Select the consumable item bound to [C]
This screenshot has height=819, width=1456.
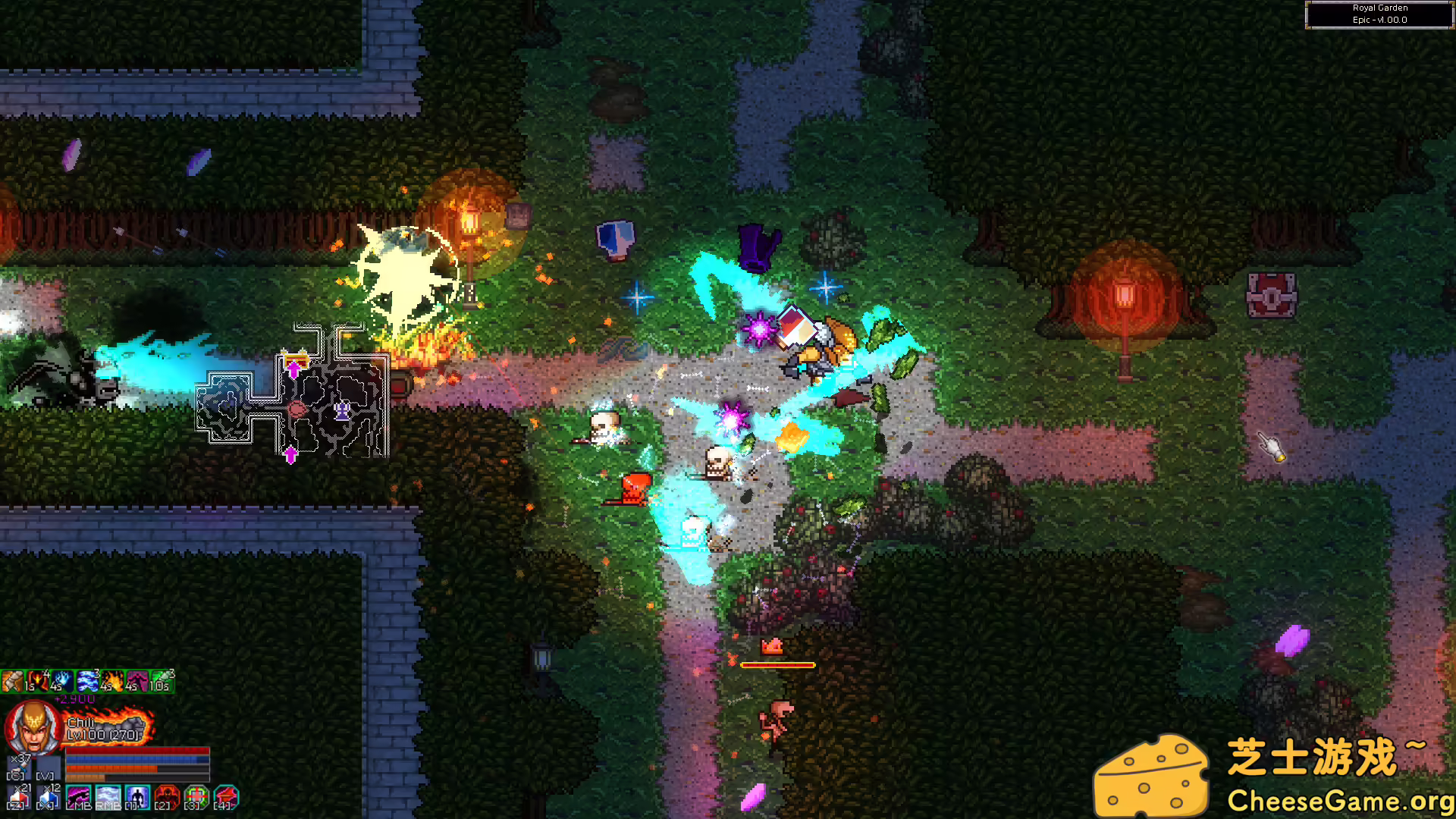coord(20,765)
